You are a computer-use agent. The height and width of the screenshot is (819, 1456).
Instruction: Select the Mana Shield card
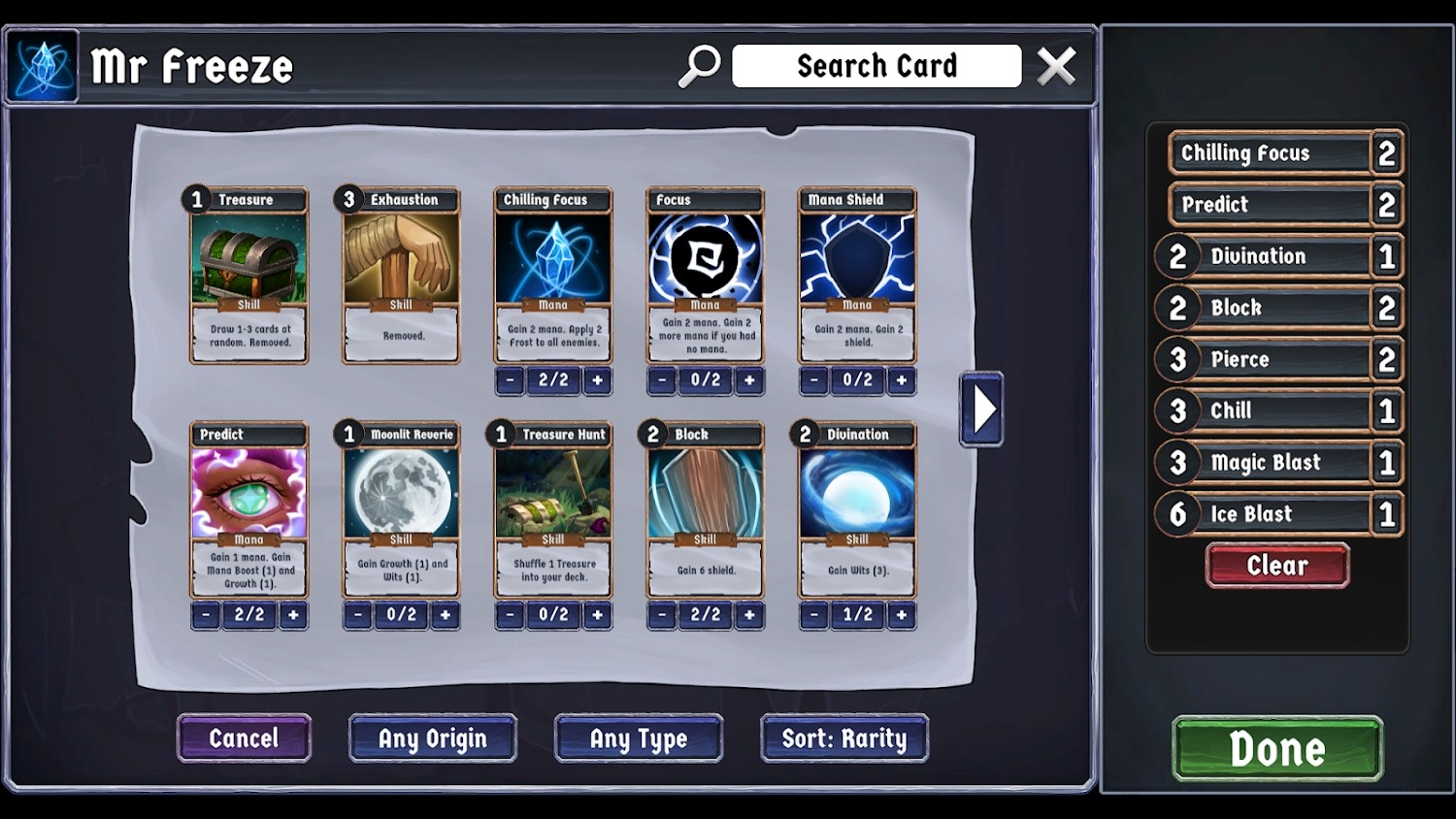click(x=856, y=277)
